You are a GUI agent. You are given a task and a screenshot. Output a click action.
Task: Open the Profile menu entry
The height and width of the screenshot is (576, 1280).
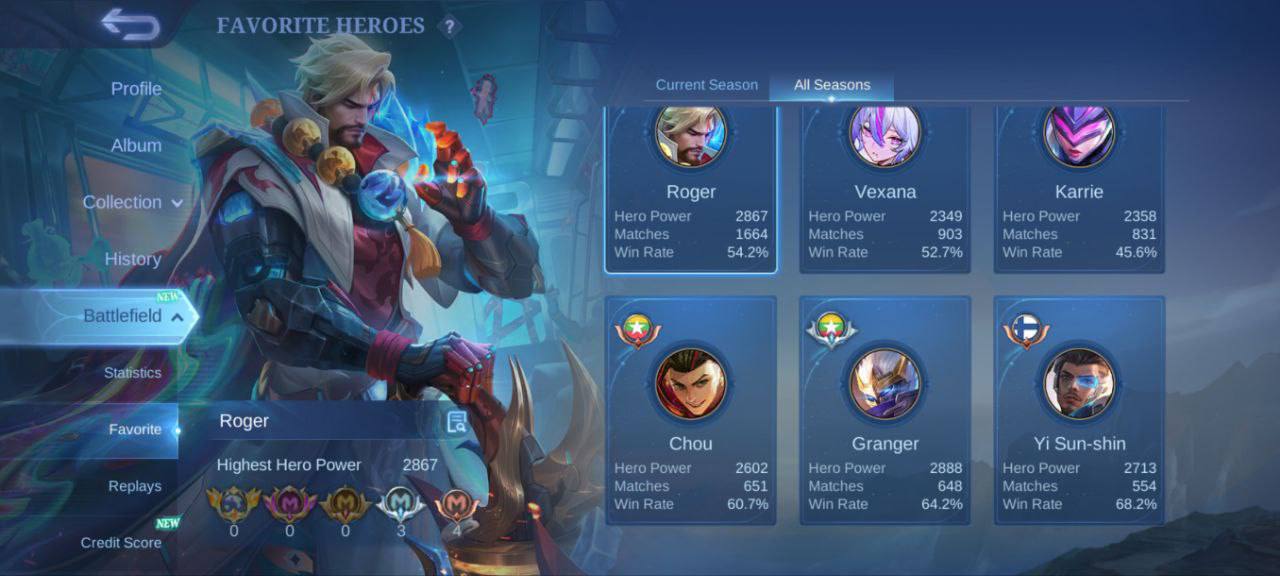[136, 89]
